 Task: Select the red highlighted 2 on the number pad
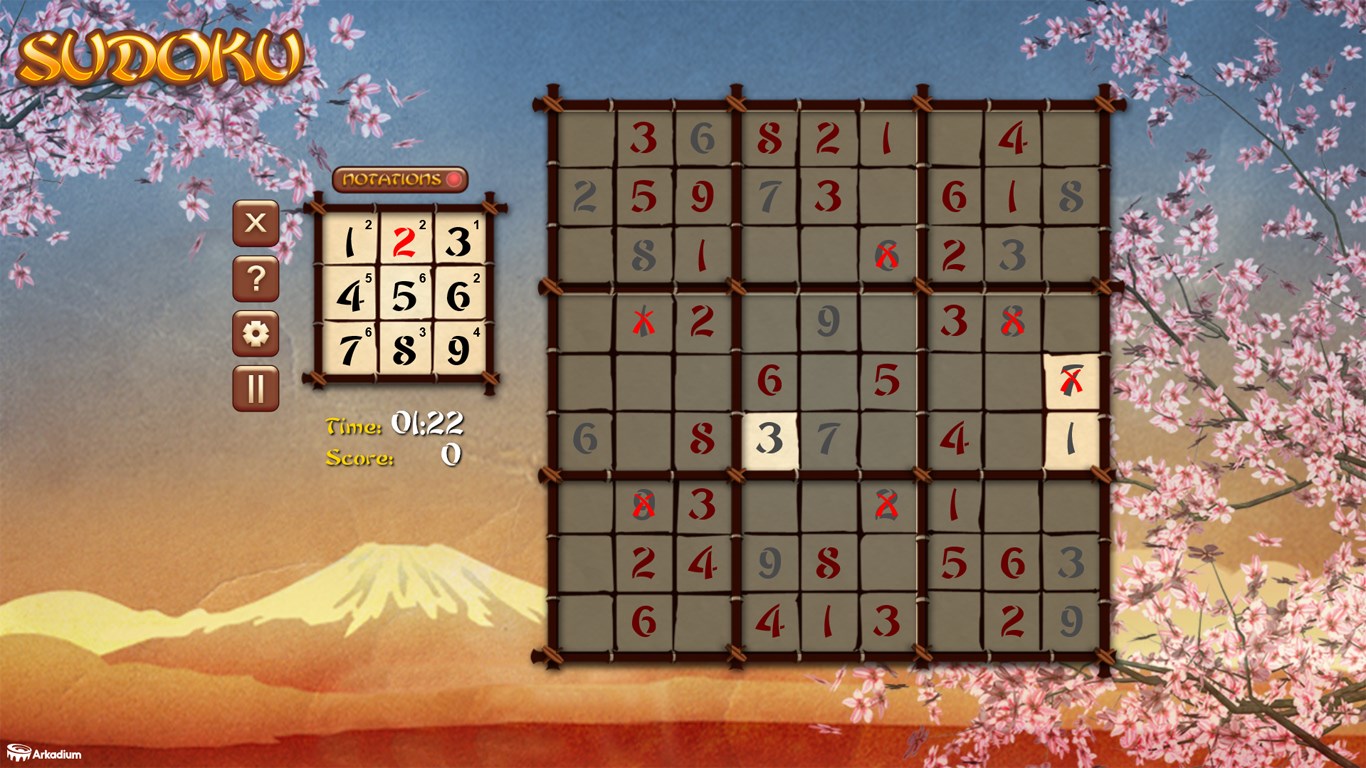click(x=406, y=240)
